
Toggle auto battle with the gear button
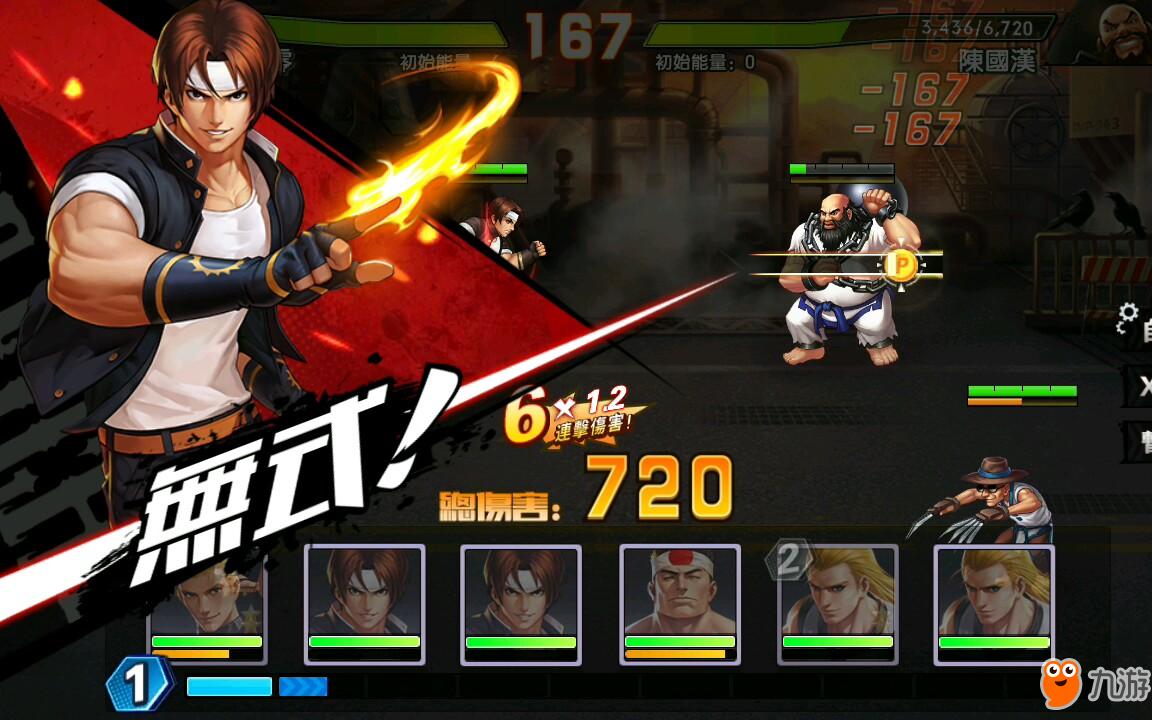pos(1135,323)
